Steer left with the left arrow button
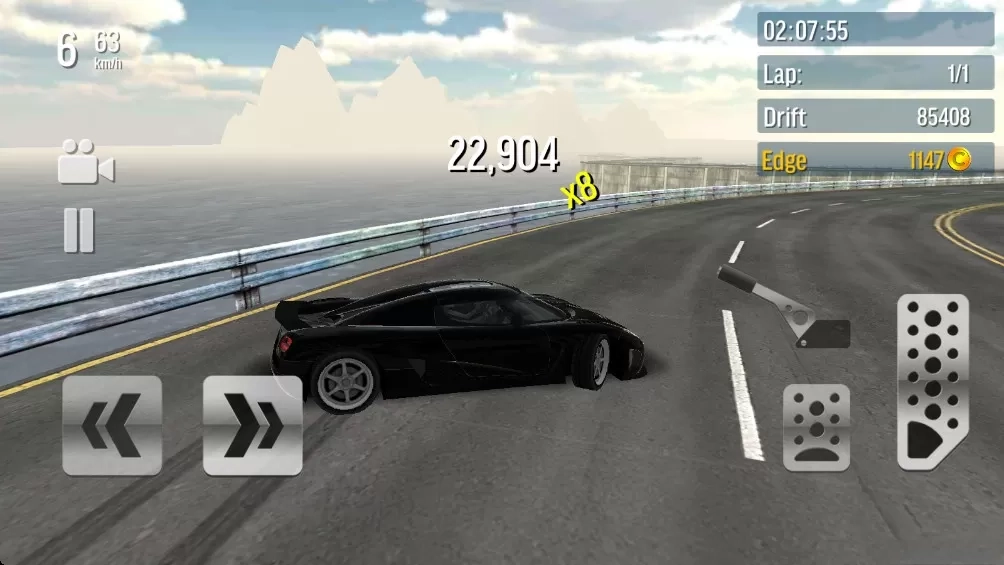This screenshot has width=1004, height=565. (x=112, y=425)
